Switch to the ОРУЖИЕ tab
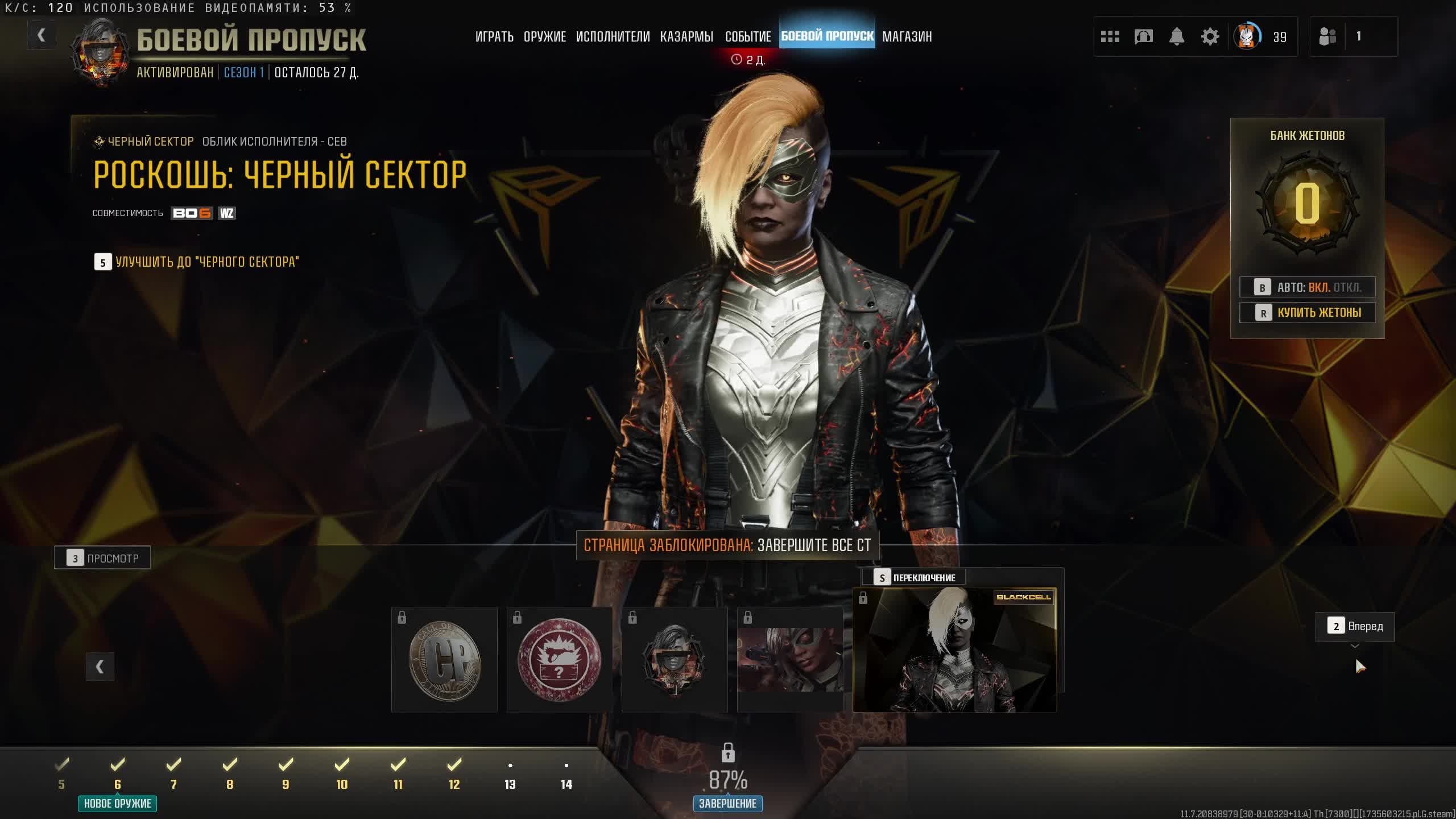This screenshot has height=819, width=1456. coord(544,37)
